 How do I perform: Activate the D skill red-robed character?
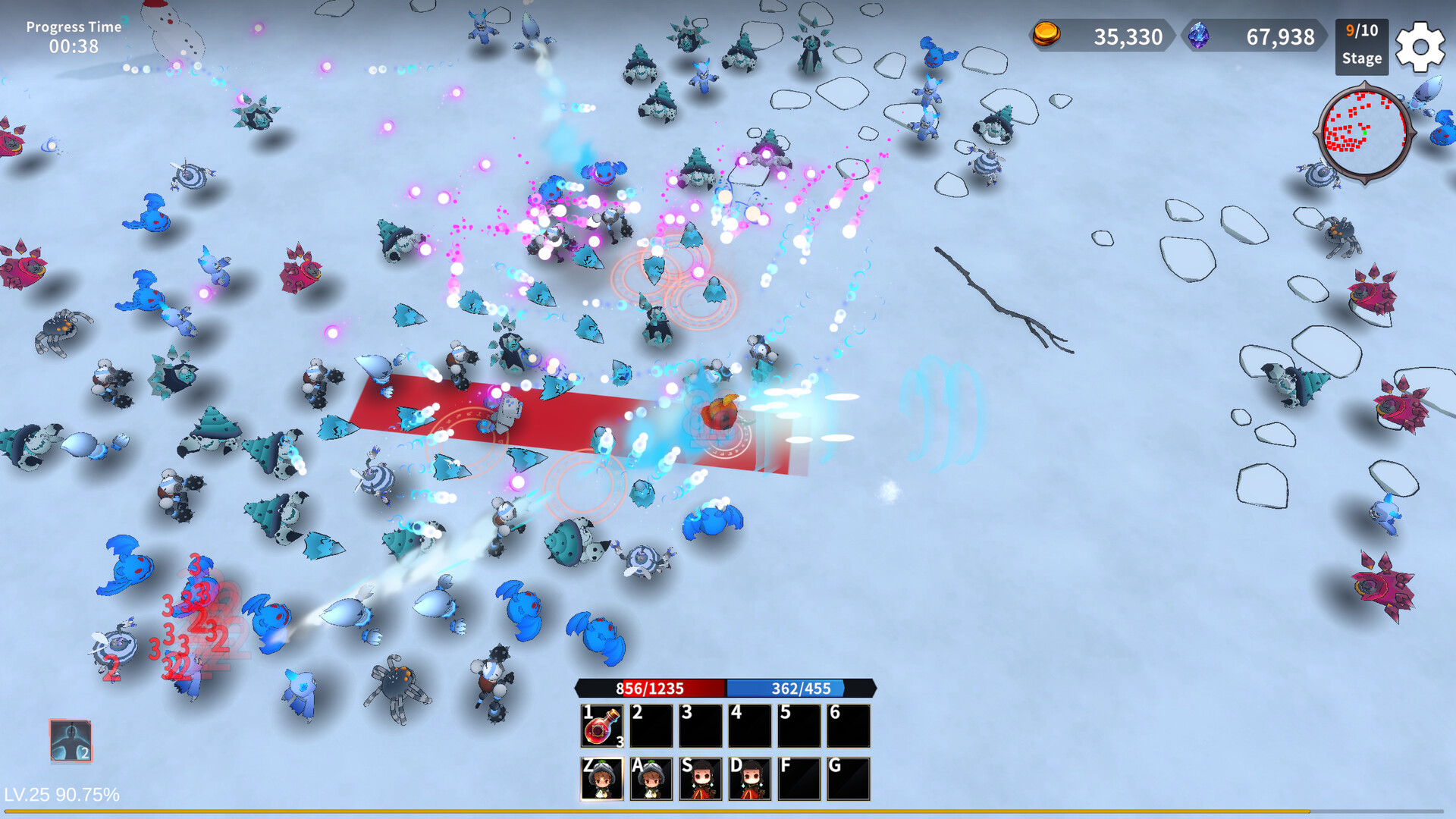[752, 780]
